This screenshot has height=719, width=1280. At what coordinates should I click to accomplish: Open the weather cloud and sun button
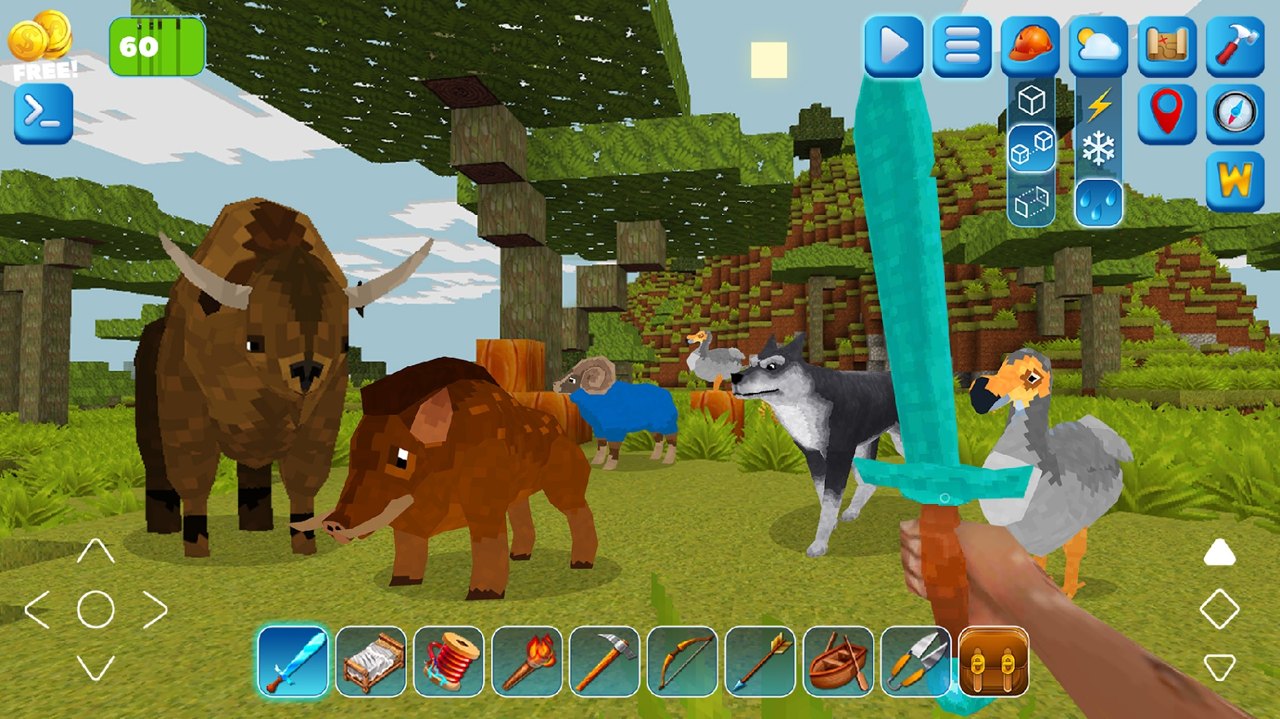point(1098,46)
